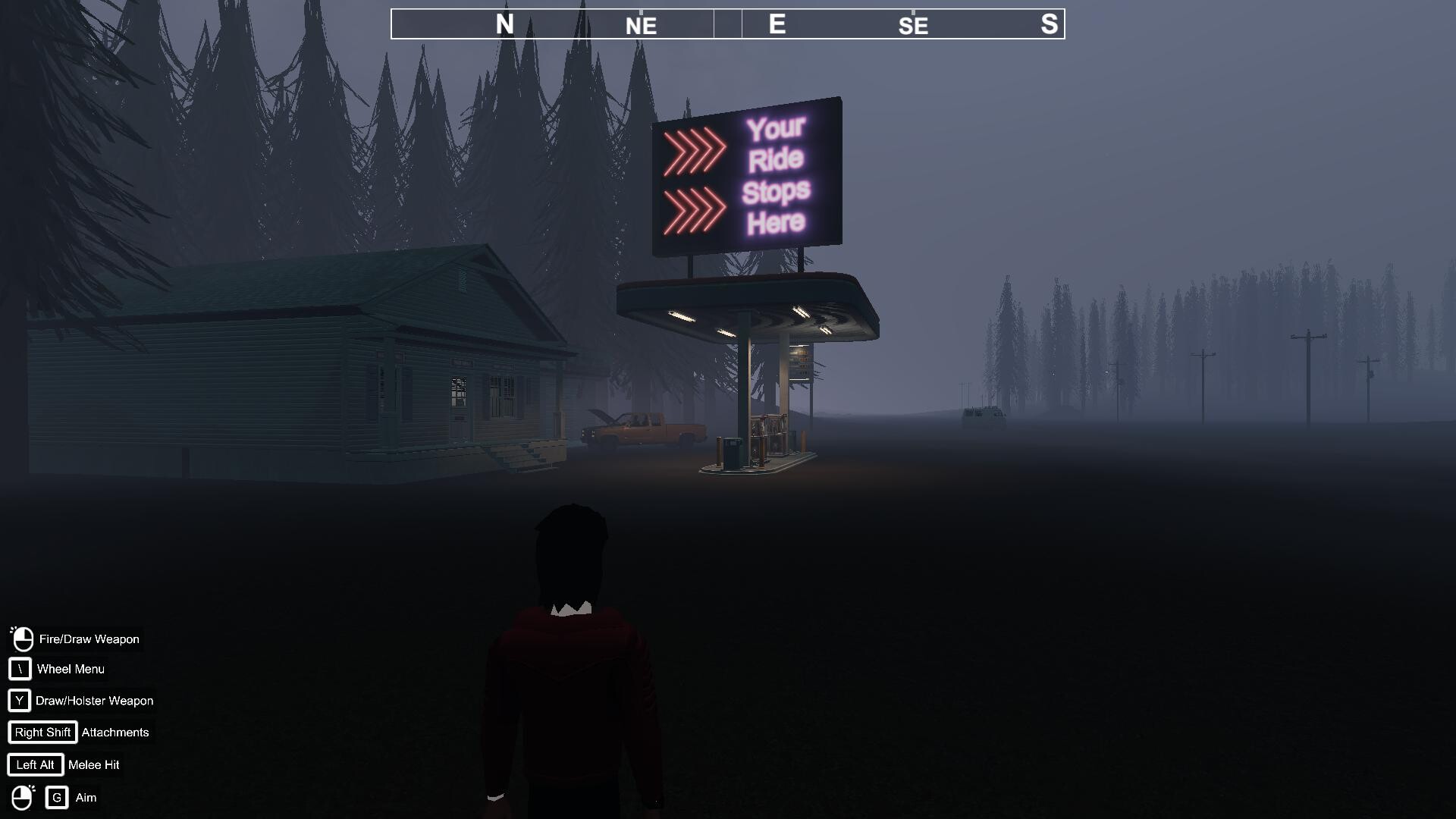This screenshot has height=819, width=1456.
Task: Expand the Fire/Draw Weapon binding row
Action: point(89,639)
